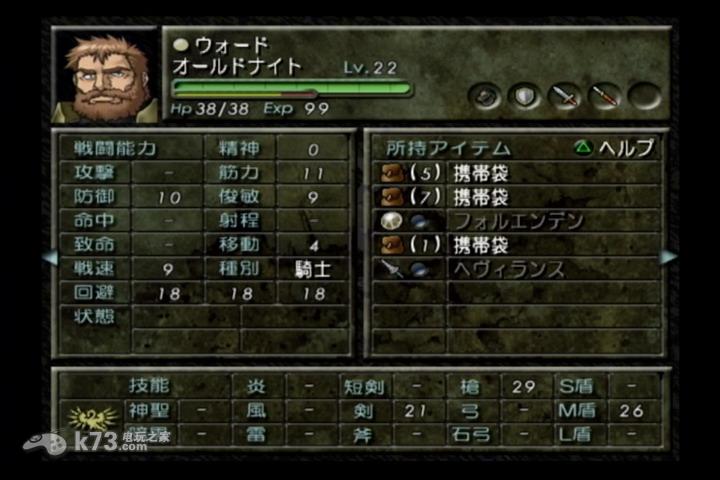The height and width of the screenshot is (480, 720).
Task: Show the next unit with the right arrow
Action: point(669,257)
